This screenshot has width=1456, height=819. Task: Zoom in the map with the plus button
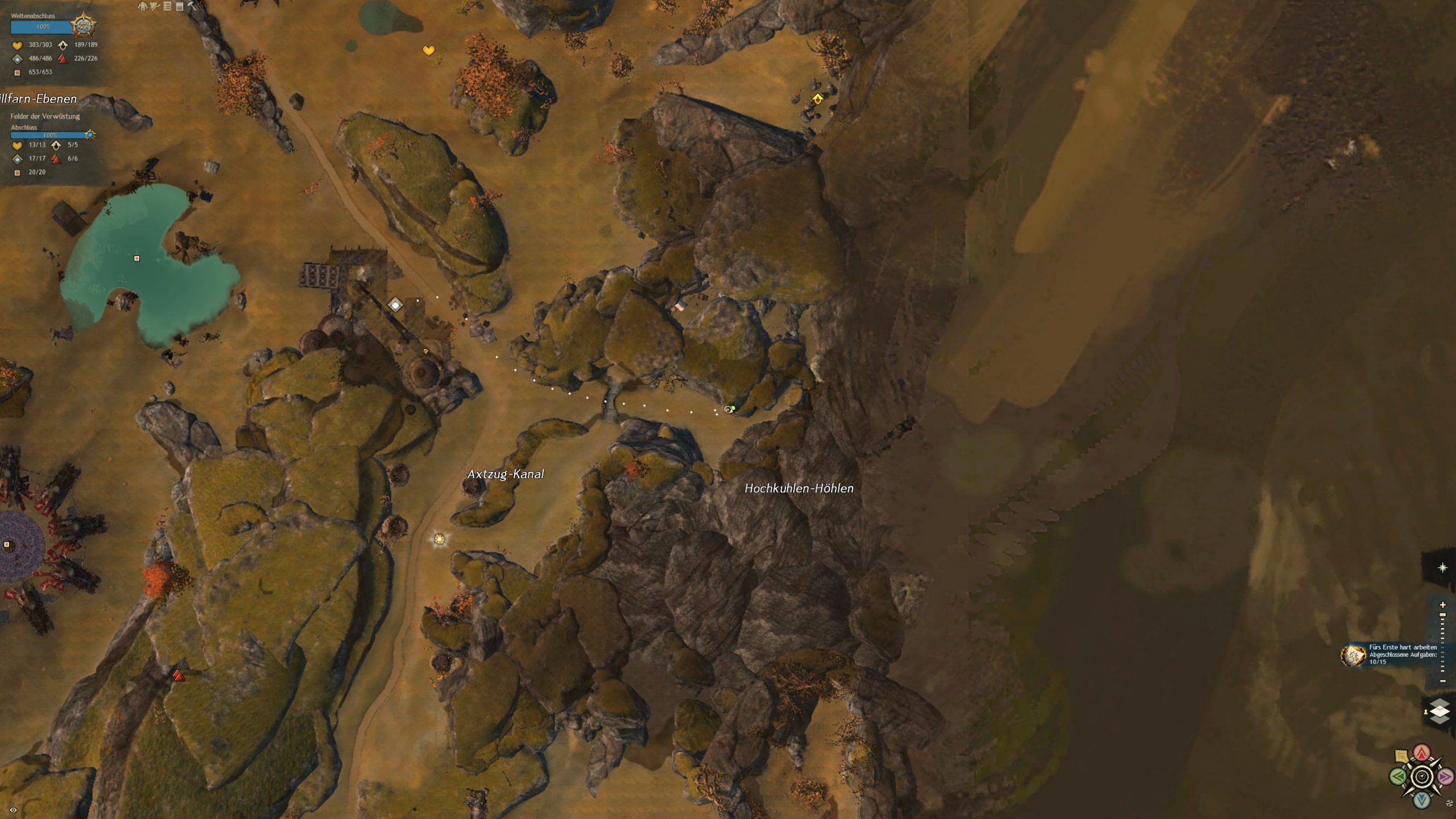point(1442,605)
